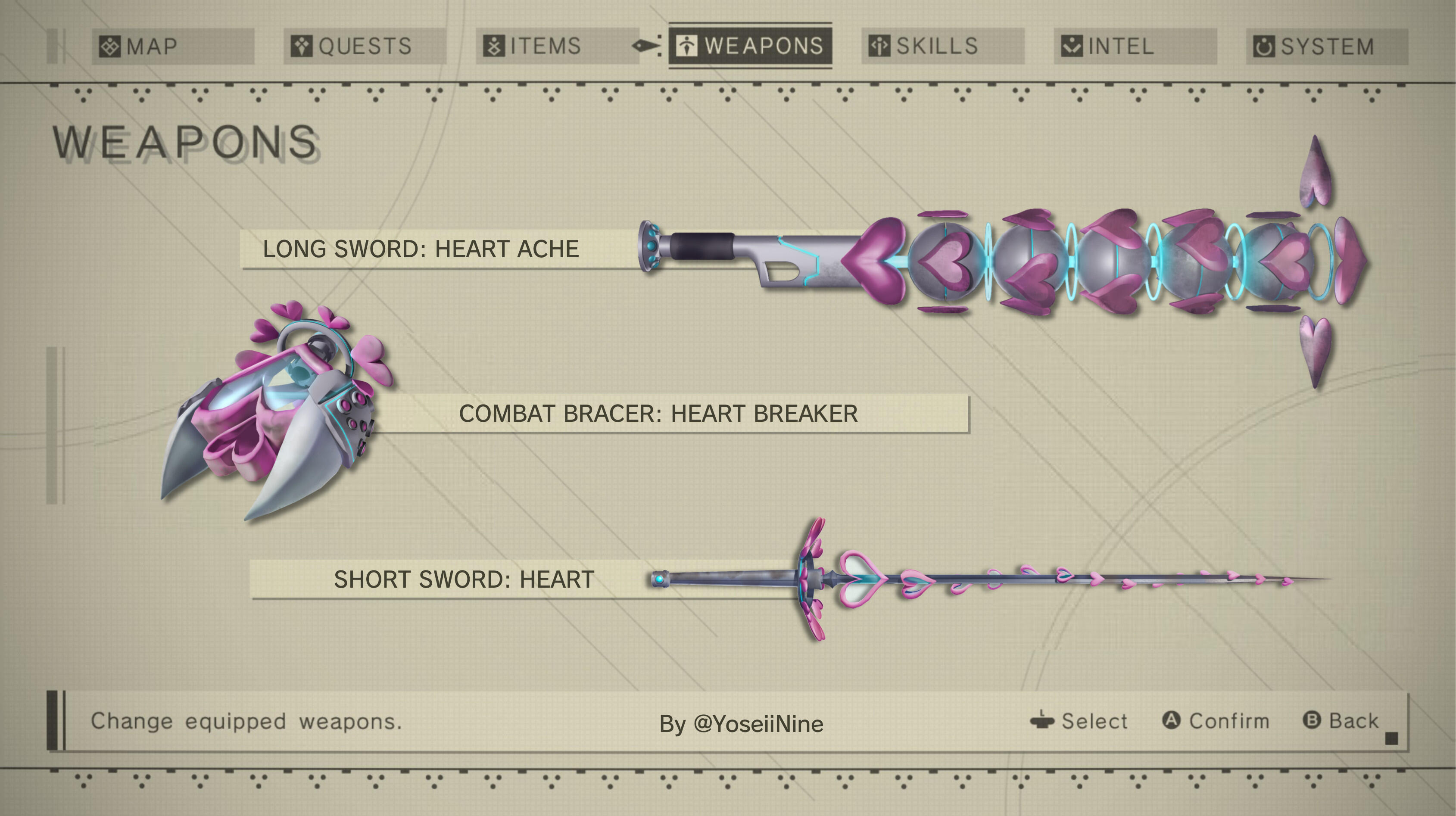This screenshot has height=816, width=1456.
Task: Open the QUESTS tab
Action: 365,47
